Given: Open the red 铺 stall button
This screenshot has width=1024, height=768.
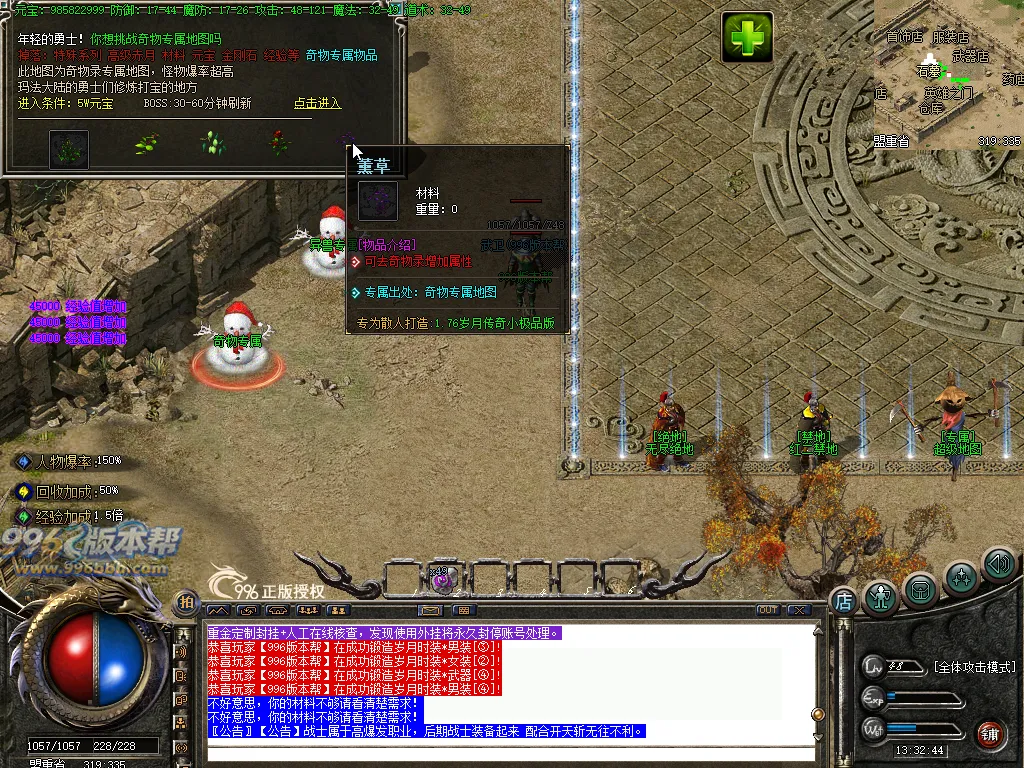Looking at the screenshot, I should [x=990, y=733].
